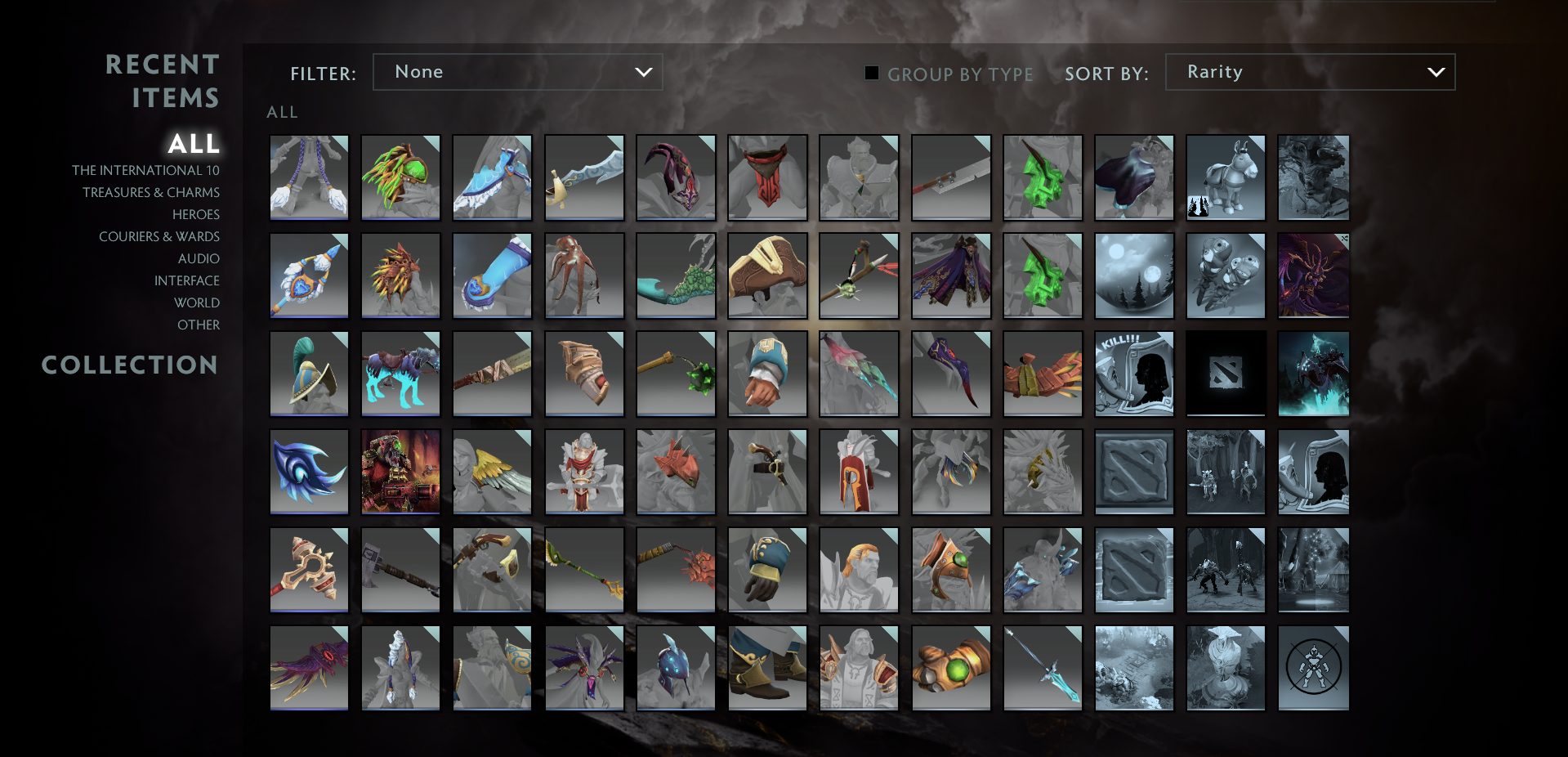Enable the GROUP BY TYPE checkbox
This screenshot has width=1568, height=757.
(x=871, y=73)
